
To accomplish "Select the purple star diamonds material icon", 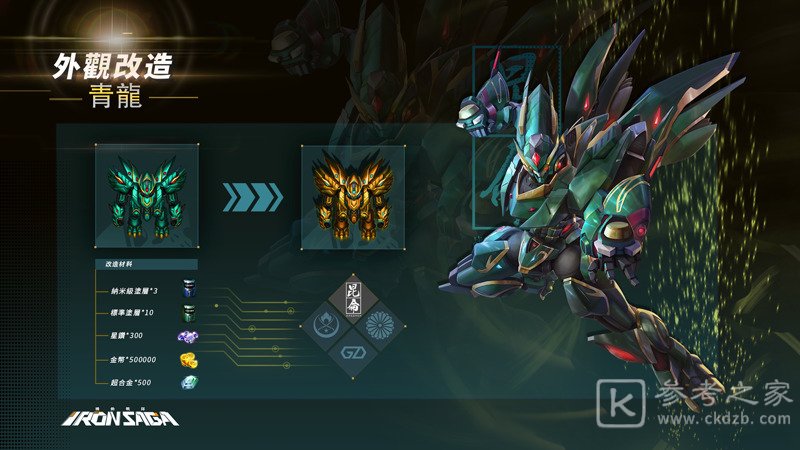I will coord(188,337).
